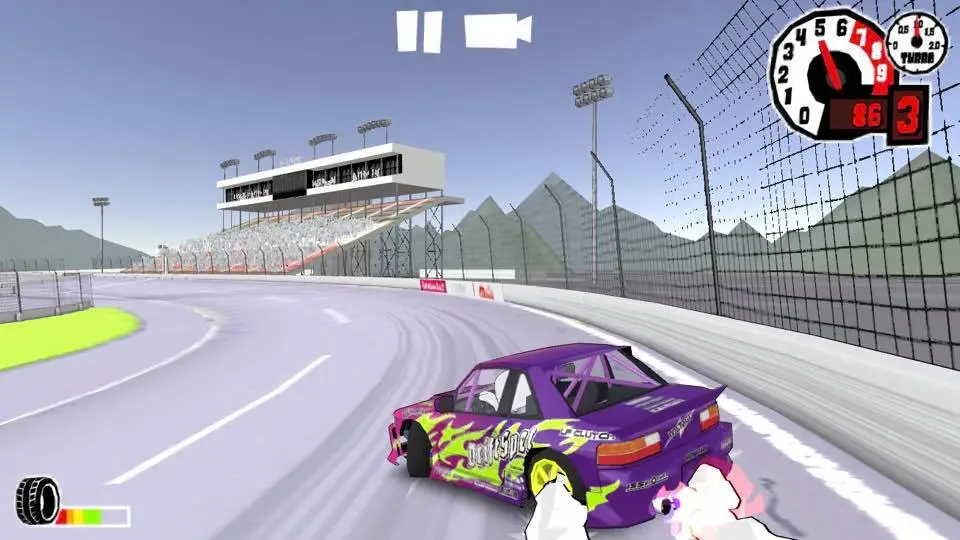Switch camera view using the camera icon
This screenshot has height=540, width=960.
pyautogui.click(x=496, y=30)
